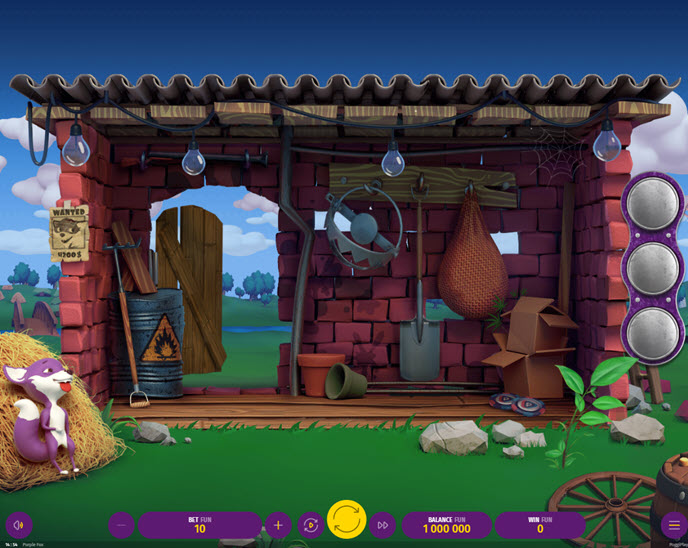Activate the fast-forward turbo button
The image size is (688, 548).
coord(383,525)
